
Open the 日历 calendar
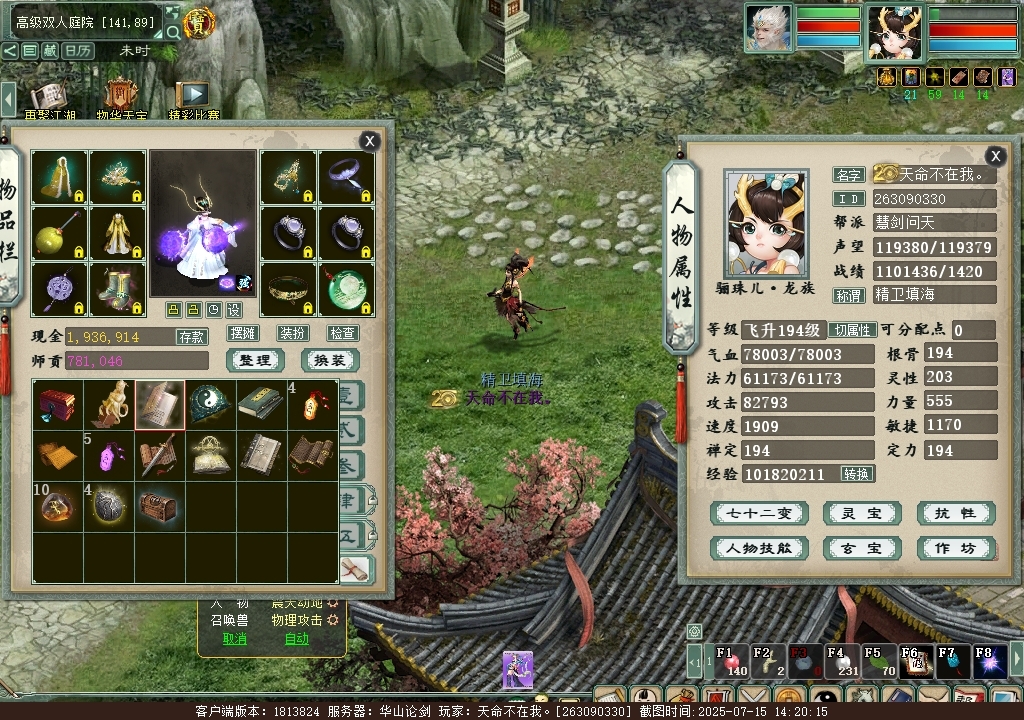(78, 50)
